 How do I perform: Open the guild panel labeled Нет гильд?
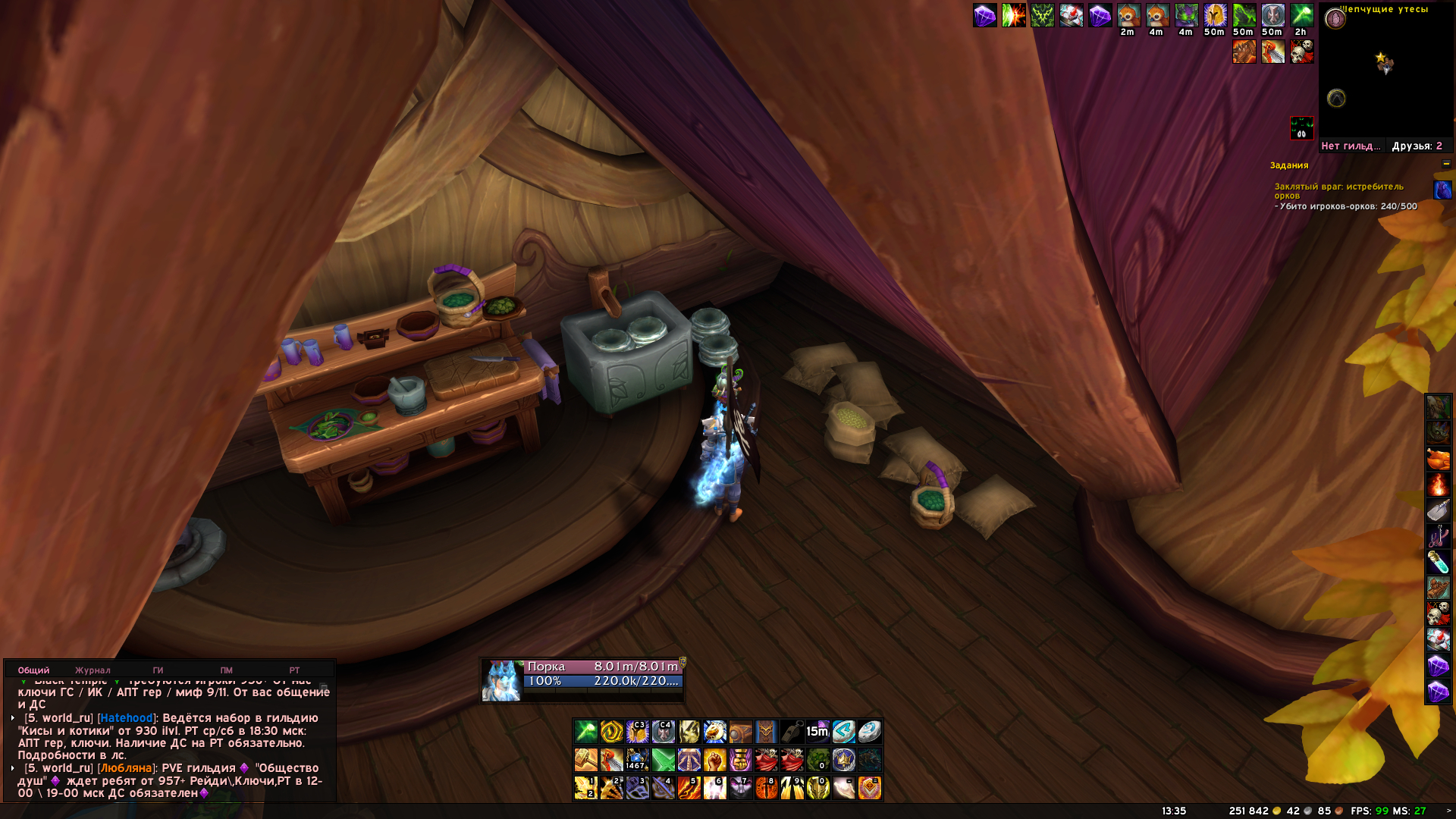point(1350,146)
